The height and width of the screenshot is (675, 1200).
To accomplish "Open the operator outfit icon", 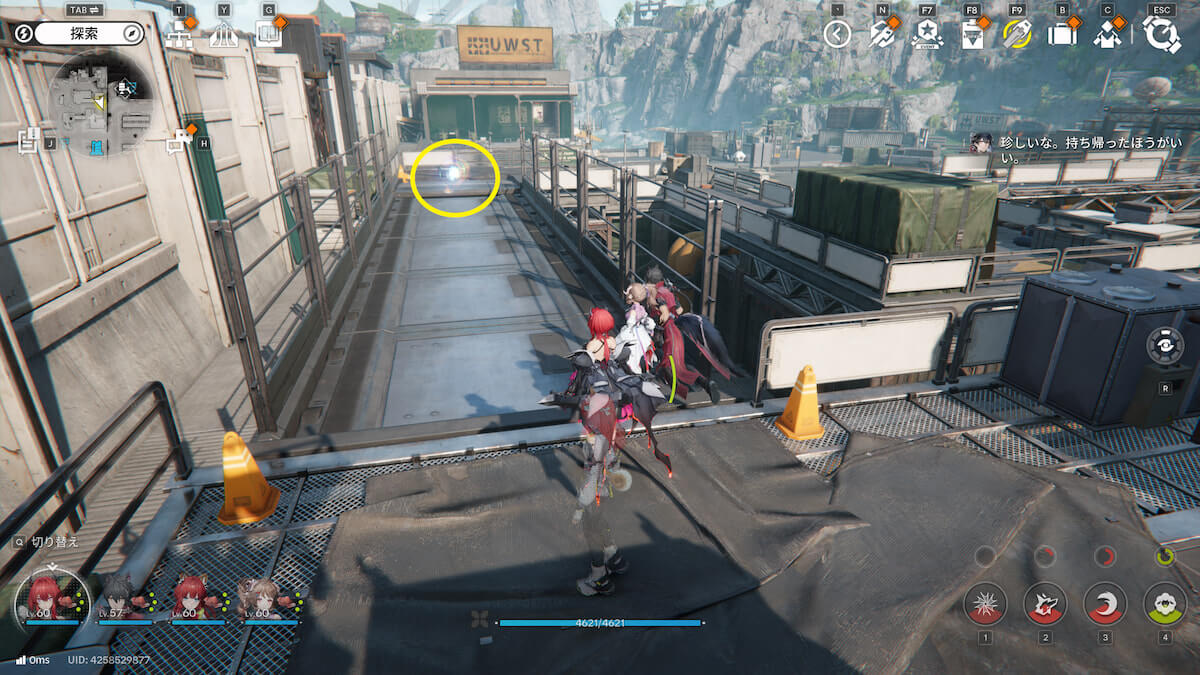I will (1106, 35).
